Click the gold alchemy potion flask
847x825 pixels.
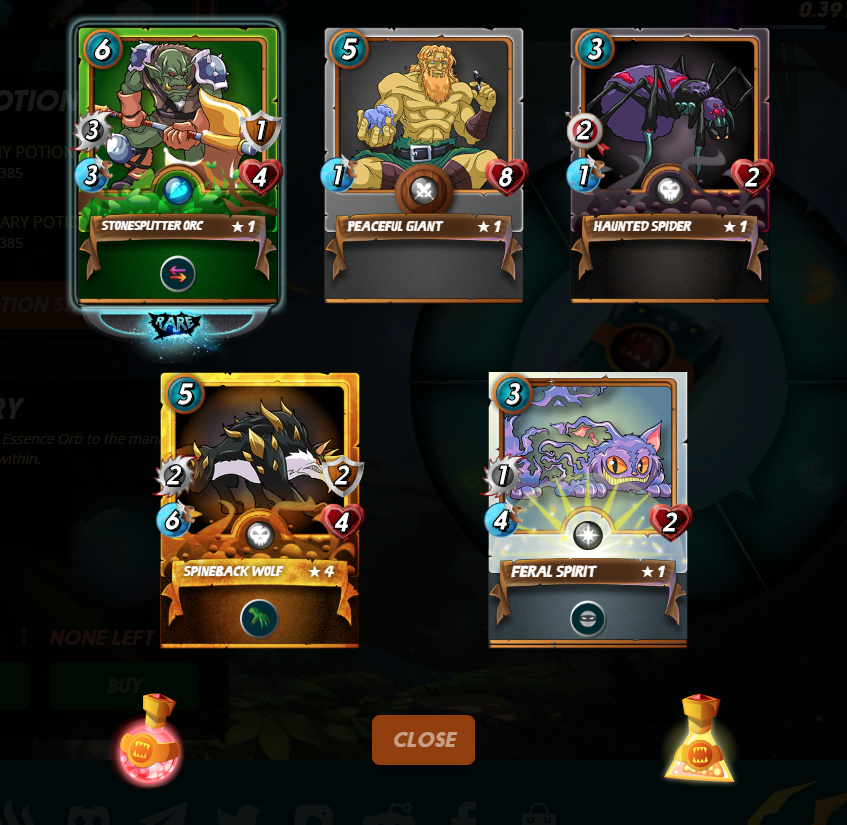click(700, 741)
